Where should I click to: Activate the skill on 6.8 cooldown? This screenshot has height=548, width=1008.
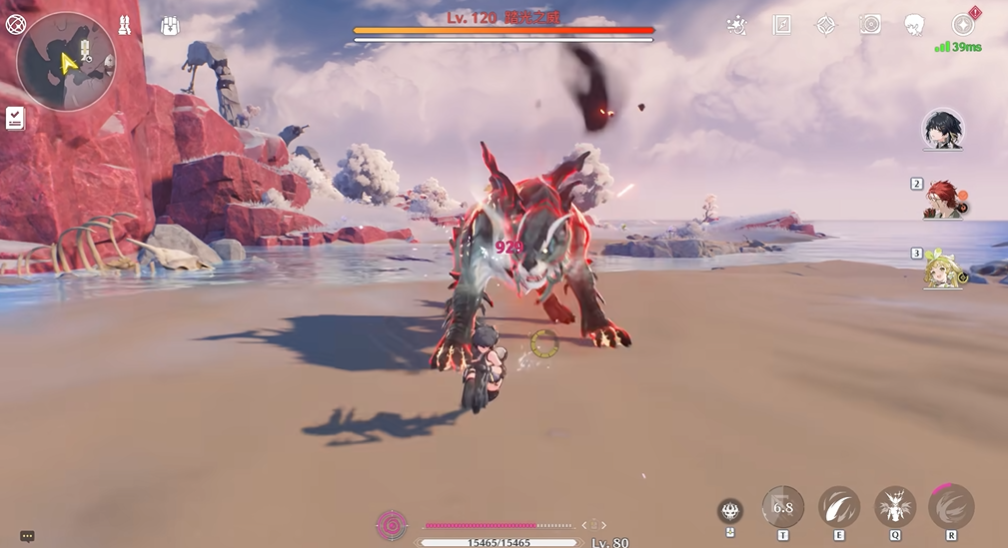point(783,507)
